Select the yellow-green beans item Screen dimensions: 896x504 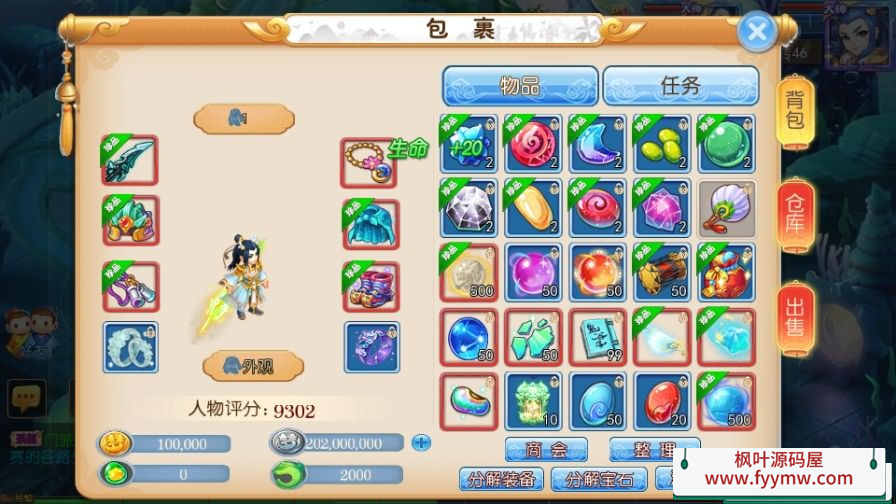coord(662,143)
